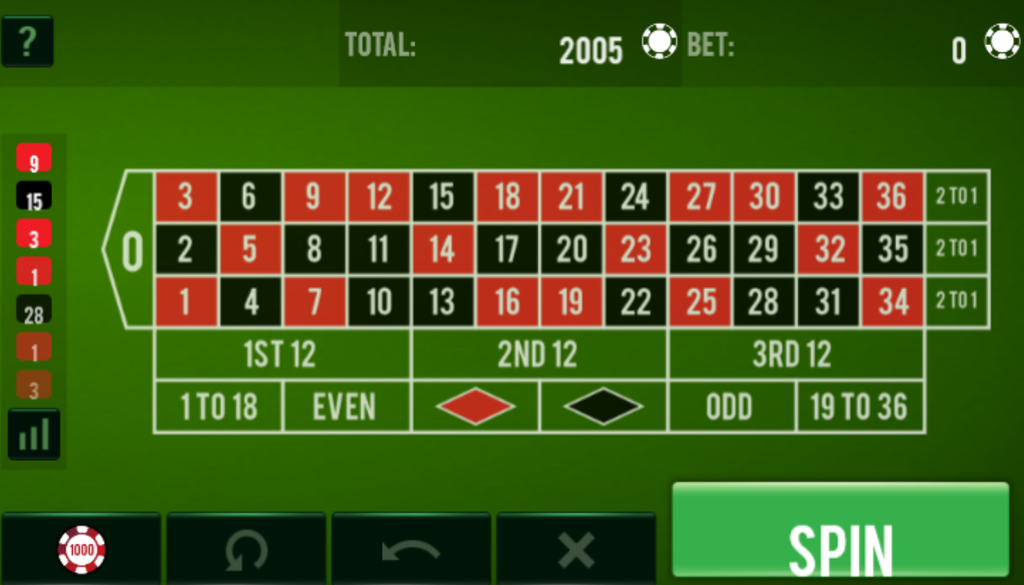Place a bet on green 0
Screen dimensions: 1024x585
[x=131, y=250]
